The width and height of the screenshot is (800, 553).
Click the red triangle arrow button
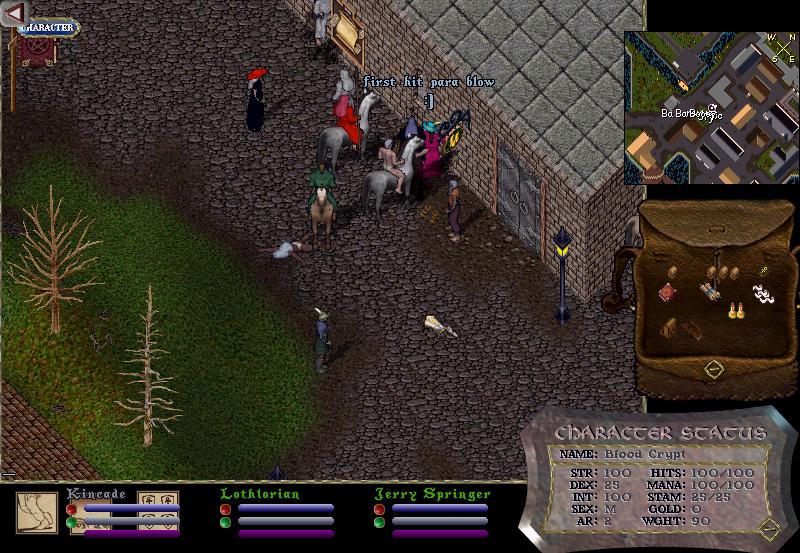click(13, 13)
